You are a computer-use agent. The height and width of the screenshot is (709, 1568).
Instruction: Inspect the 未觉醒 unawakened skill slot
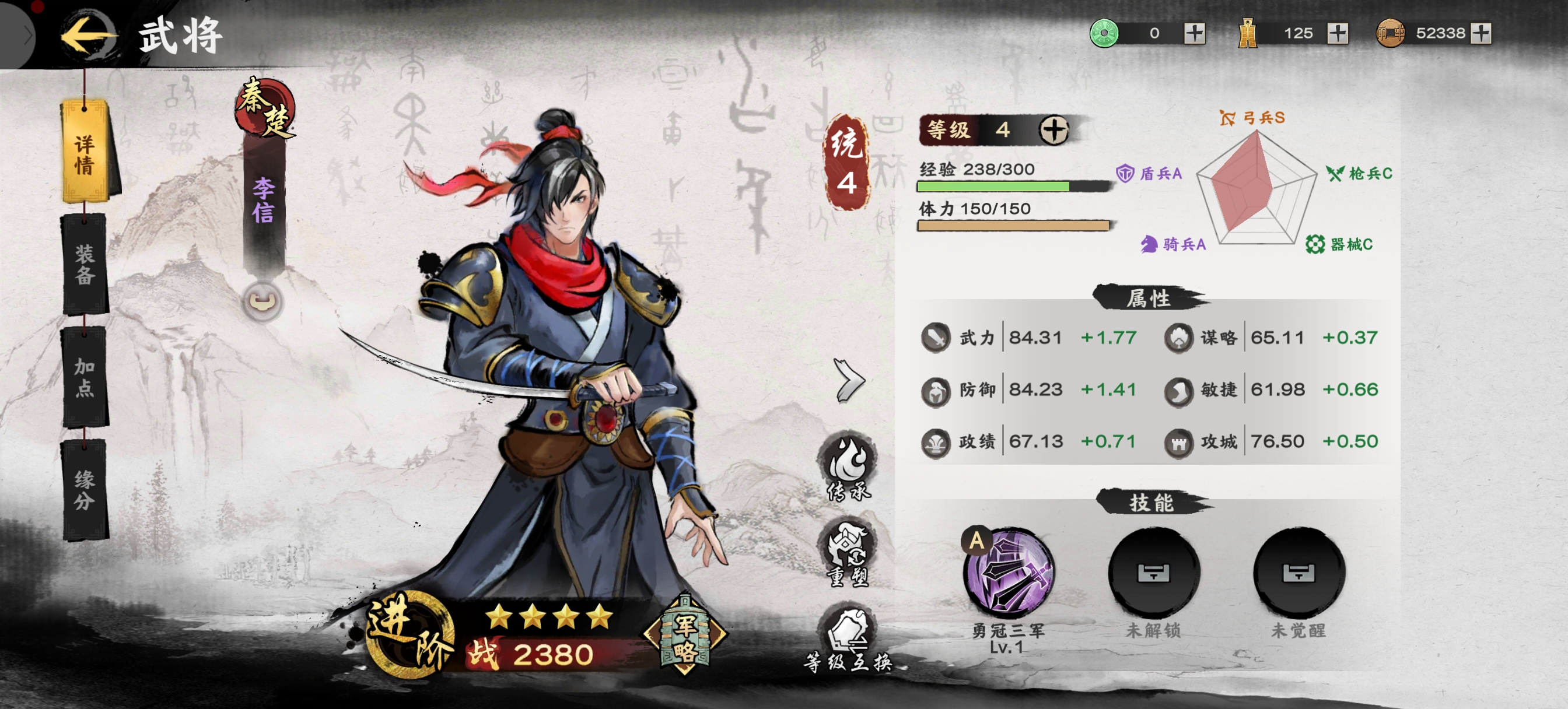pyautogui.click(x=1298, y=573)
